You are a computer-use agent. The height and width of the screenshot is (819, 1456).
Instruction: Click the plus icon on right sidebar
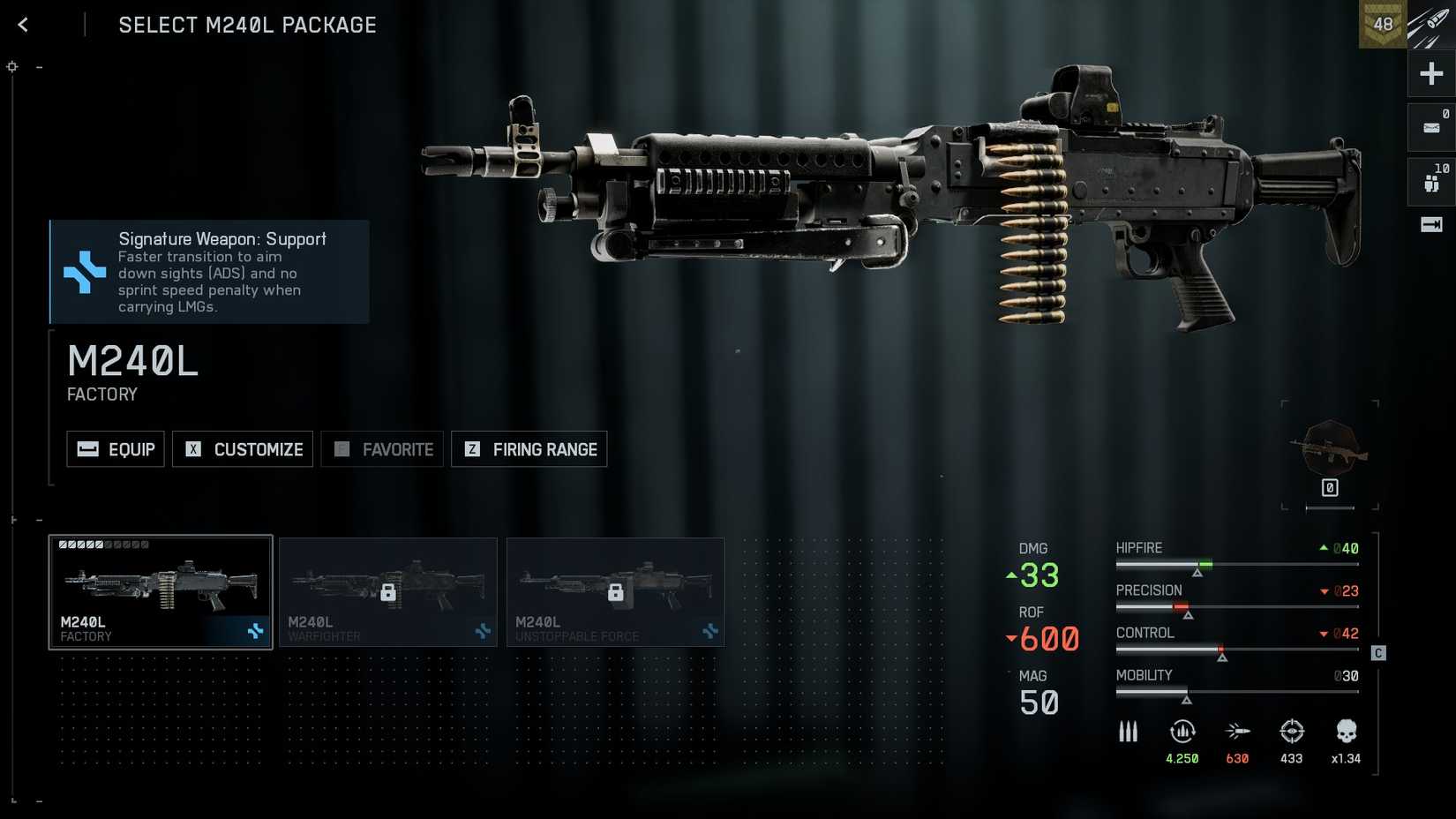coord(1430,73)
